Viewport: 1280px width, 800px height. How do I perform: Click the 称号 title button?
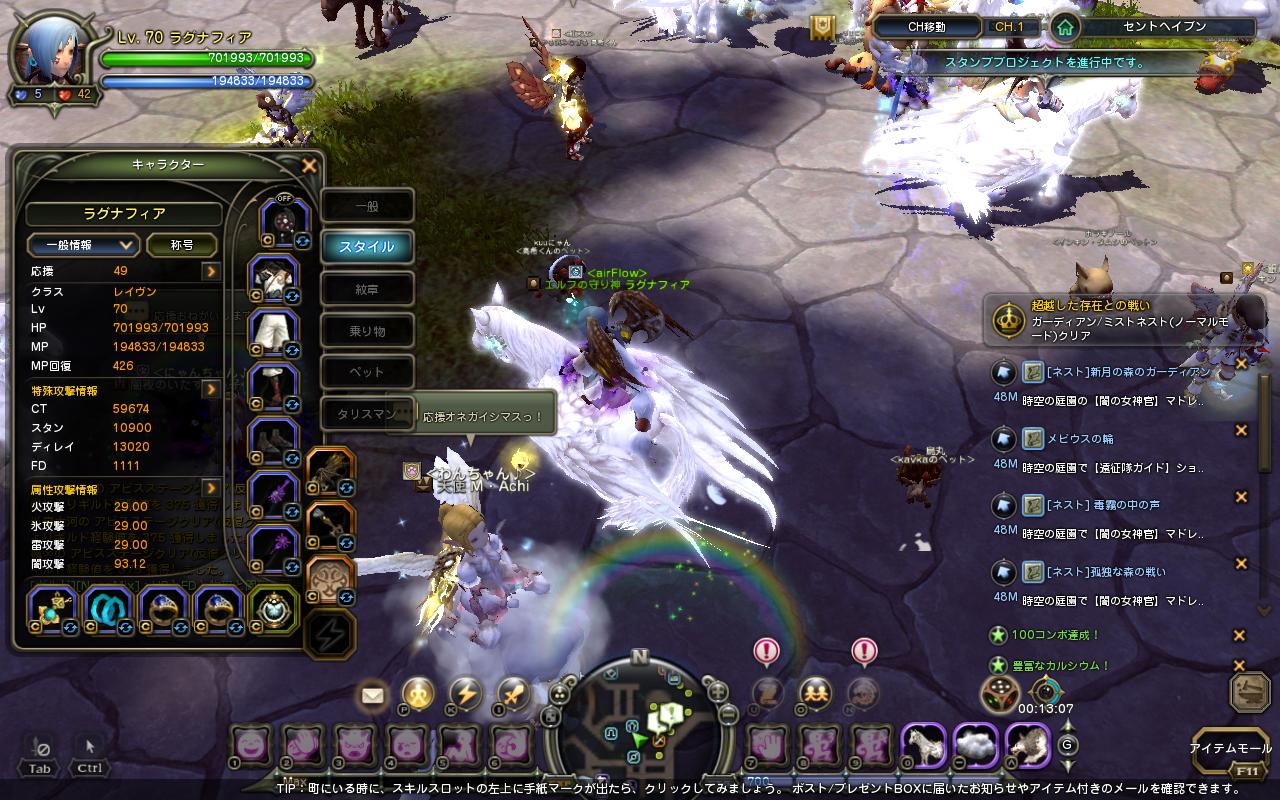tap(181, 245)
